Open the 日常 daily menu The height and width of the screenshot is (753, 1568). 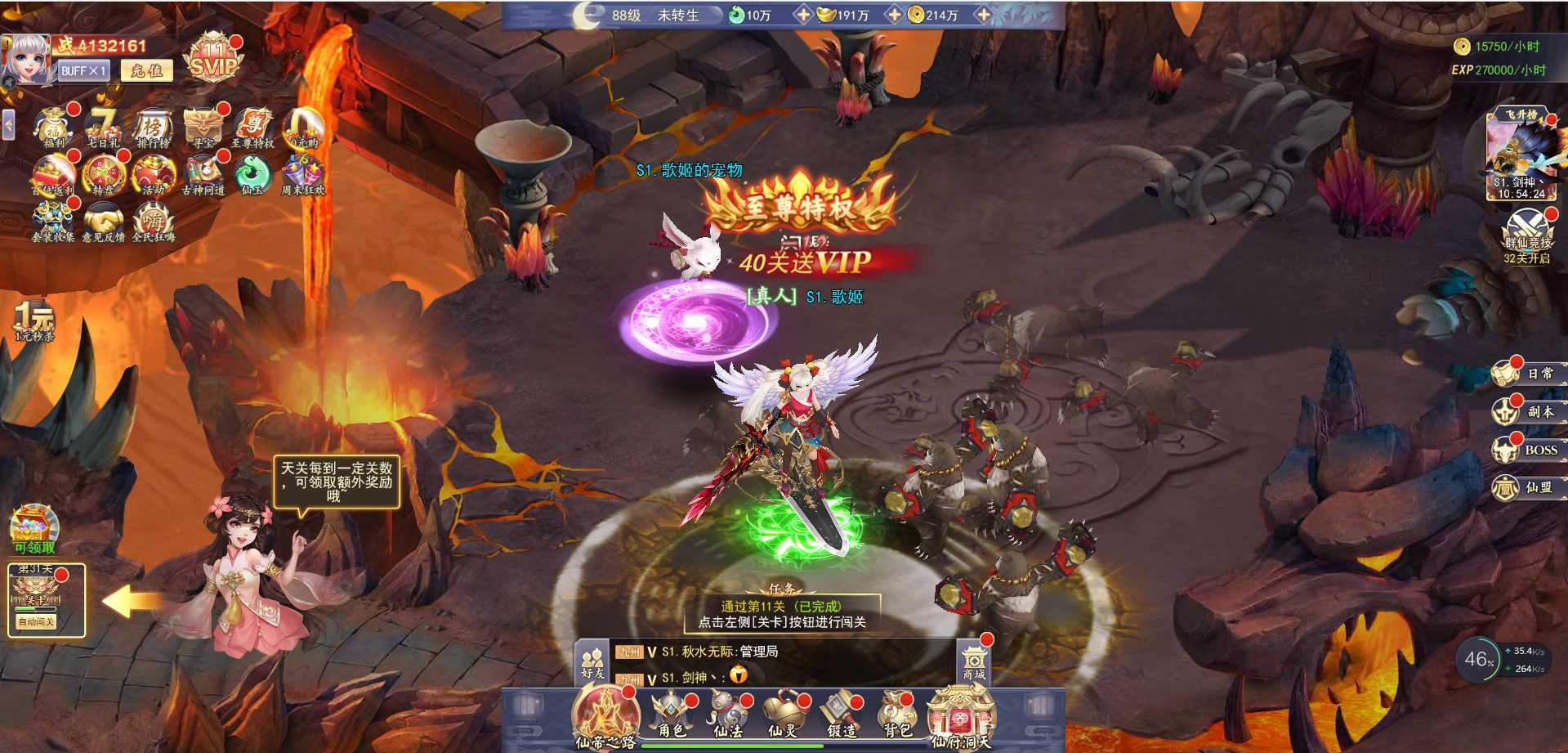click(x=1527, y=374)
